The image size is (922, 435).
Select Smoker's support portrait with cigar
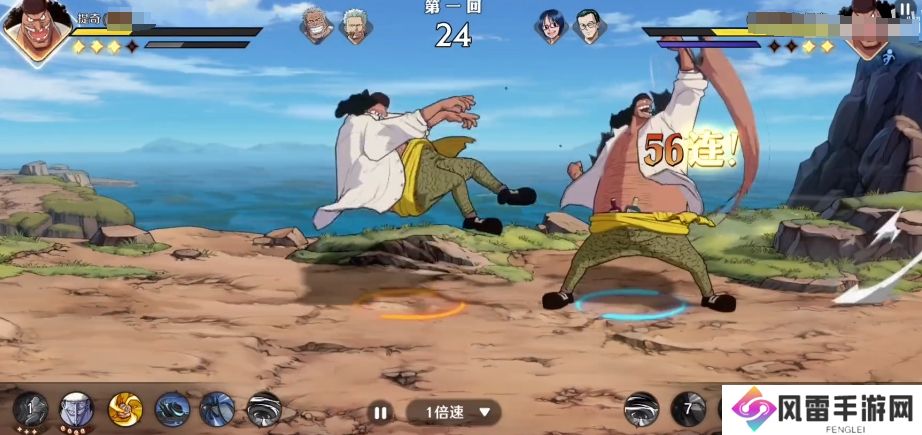(355, 27)
